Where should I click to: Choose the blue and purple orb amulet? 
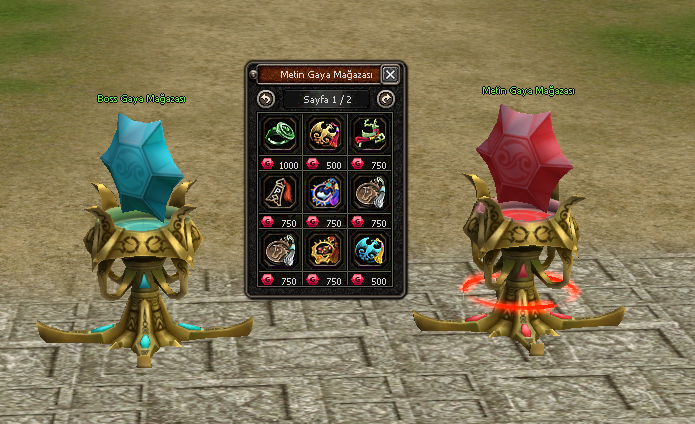(x=326, y=190)
